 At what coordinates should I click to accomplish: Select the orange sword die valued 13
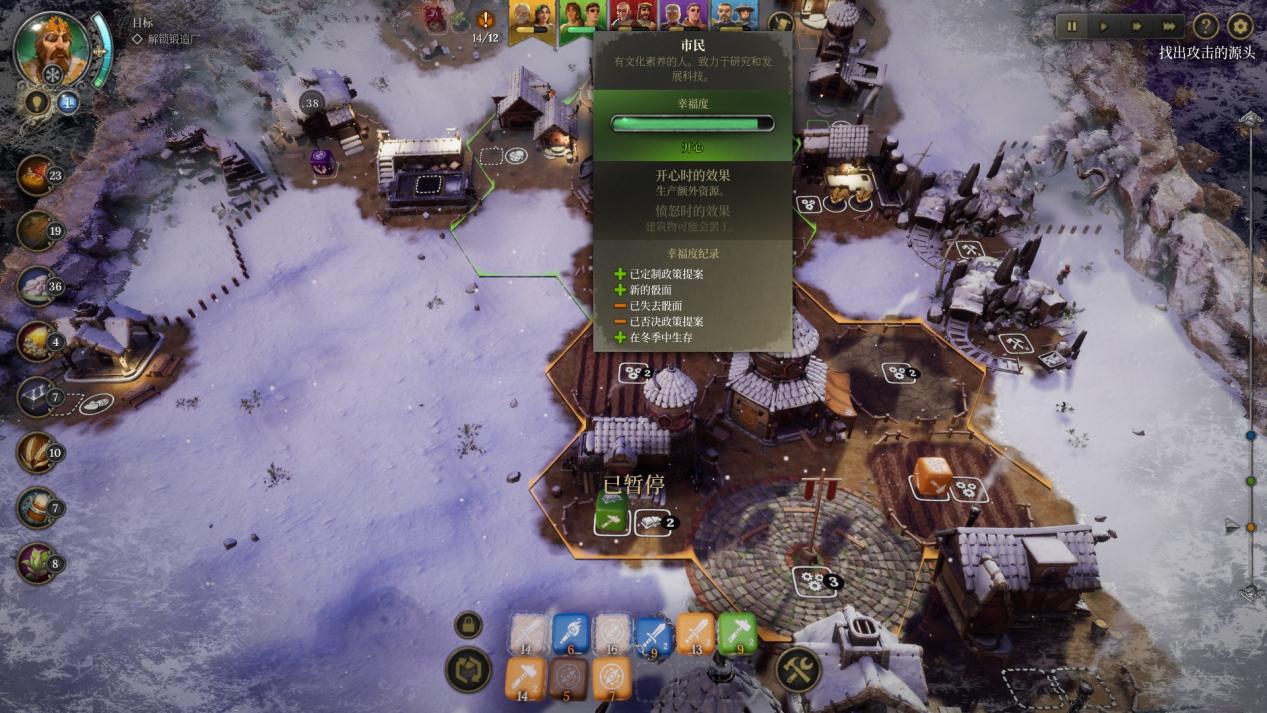click(x=695, y=634)
